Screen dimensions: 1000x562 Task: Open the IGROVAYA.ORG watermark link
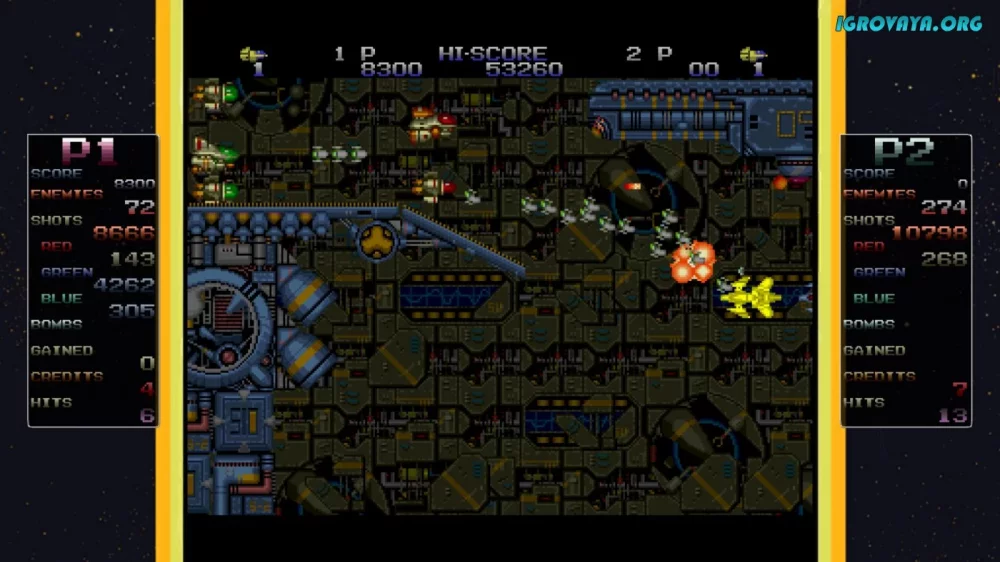(909, 23)
